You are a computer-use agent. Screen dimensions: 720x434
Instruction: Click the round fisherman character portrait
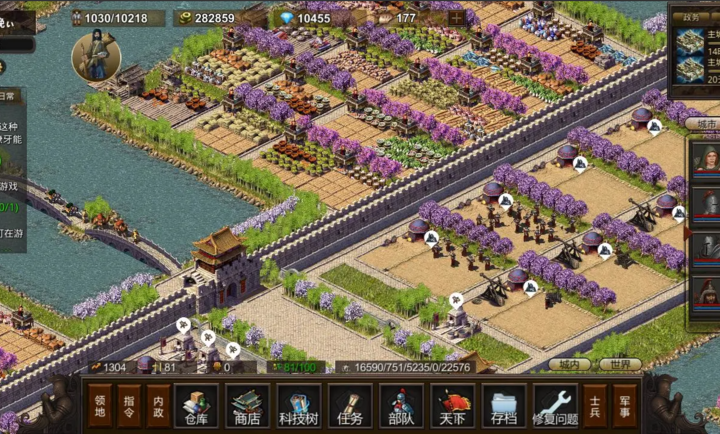(x=96, y=57)
